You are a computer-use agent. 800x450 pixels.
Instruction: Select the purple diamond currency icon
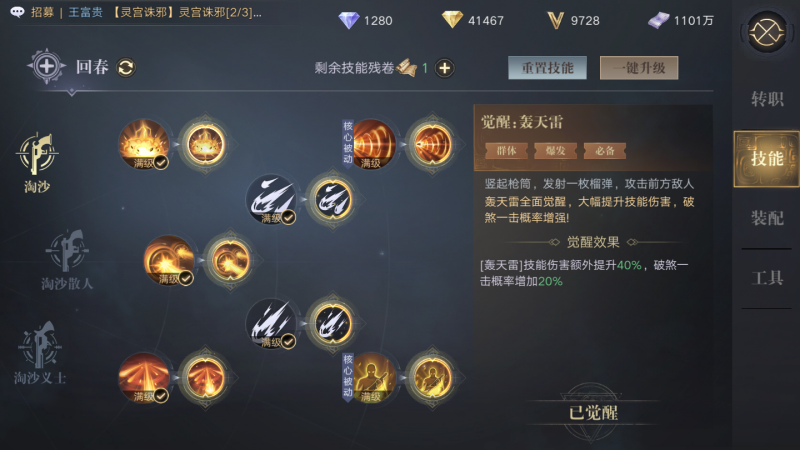pos(350,20)
